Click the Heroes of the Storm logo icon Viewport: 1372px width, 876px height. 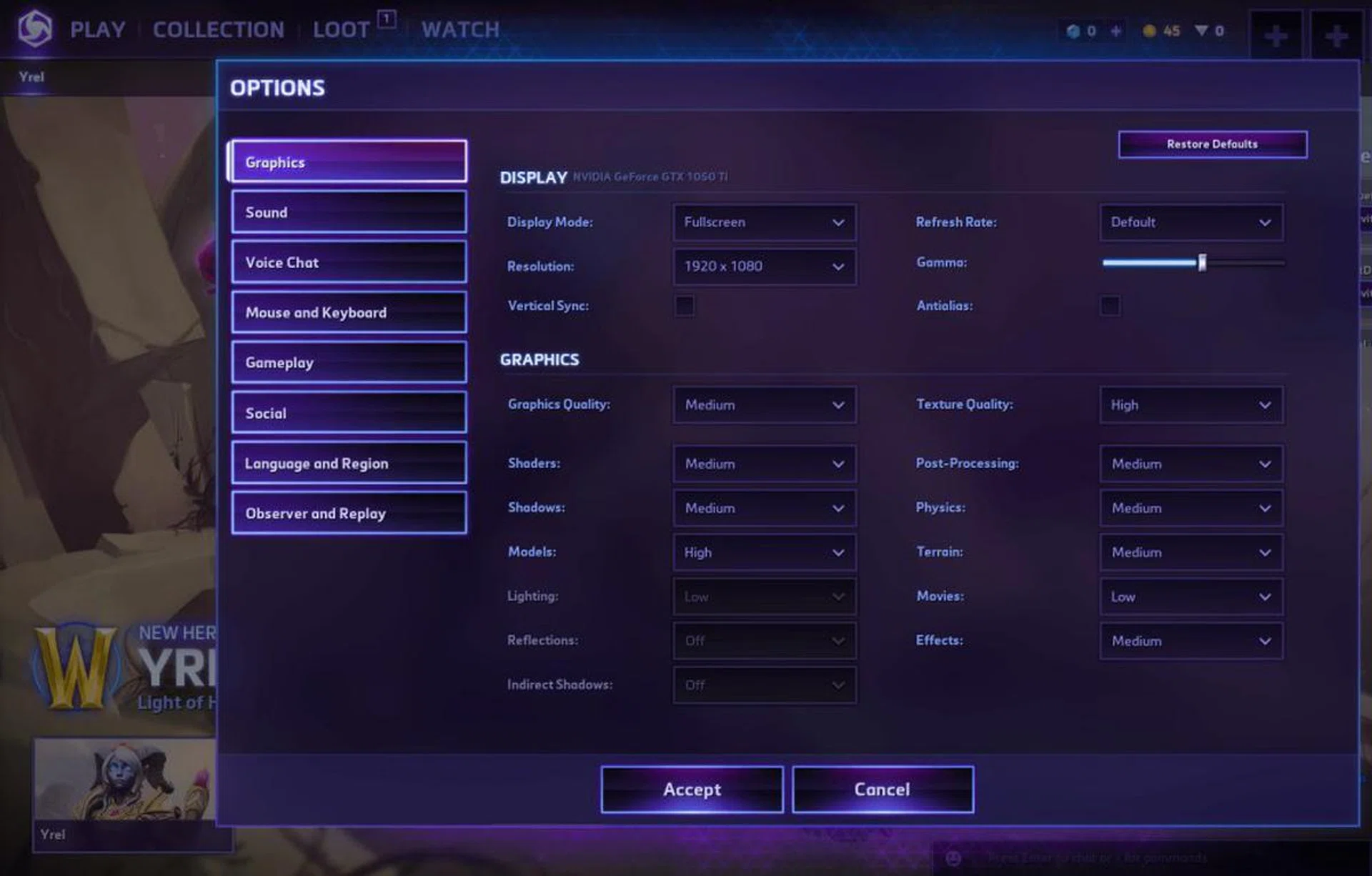(35, 29)
